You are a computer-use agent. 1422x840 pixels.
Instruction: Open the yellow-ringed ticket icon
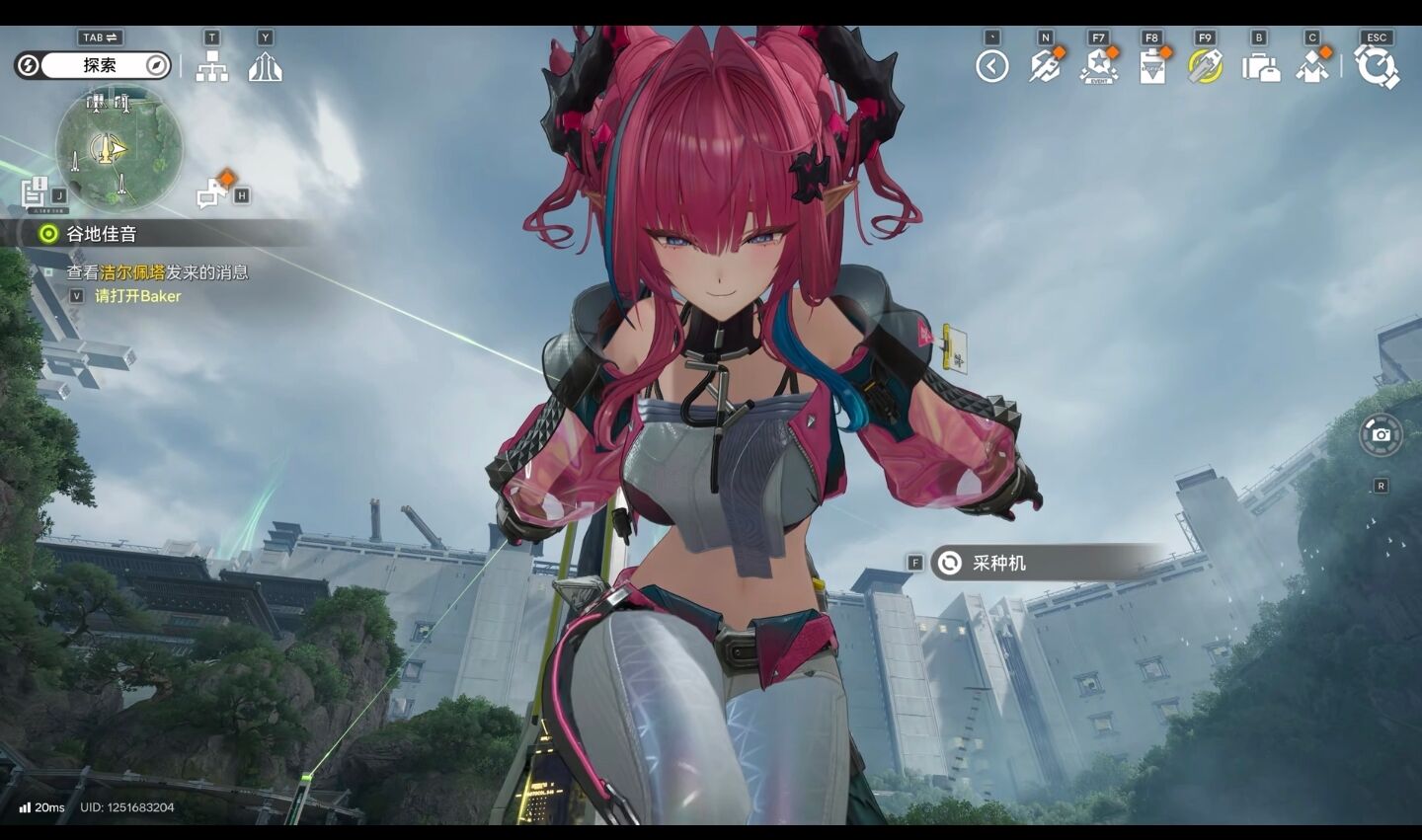coord(1205,66)
